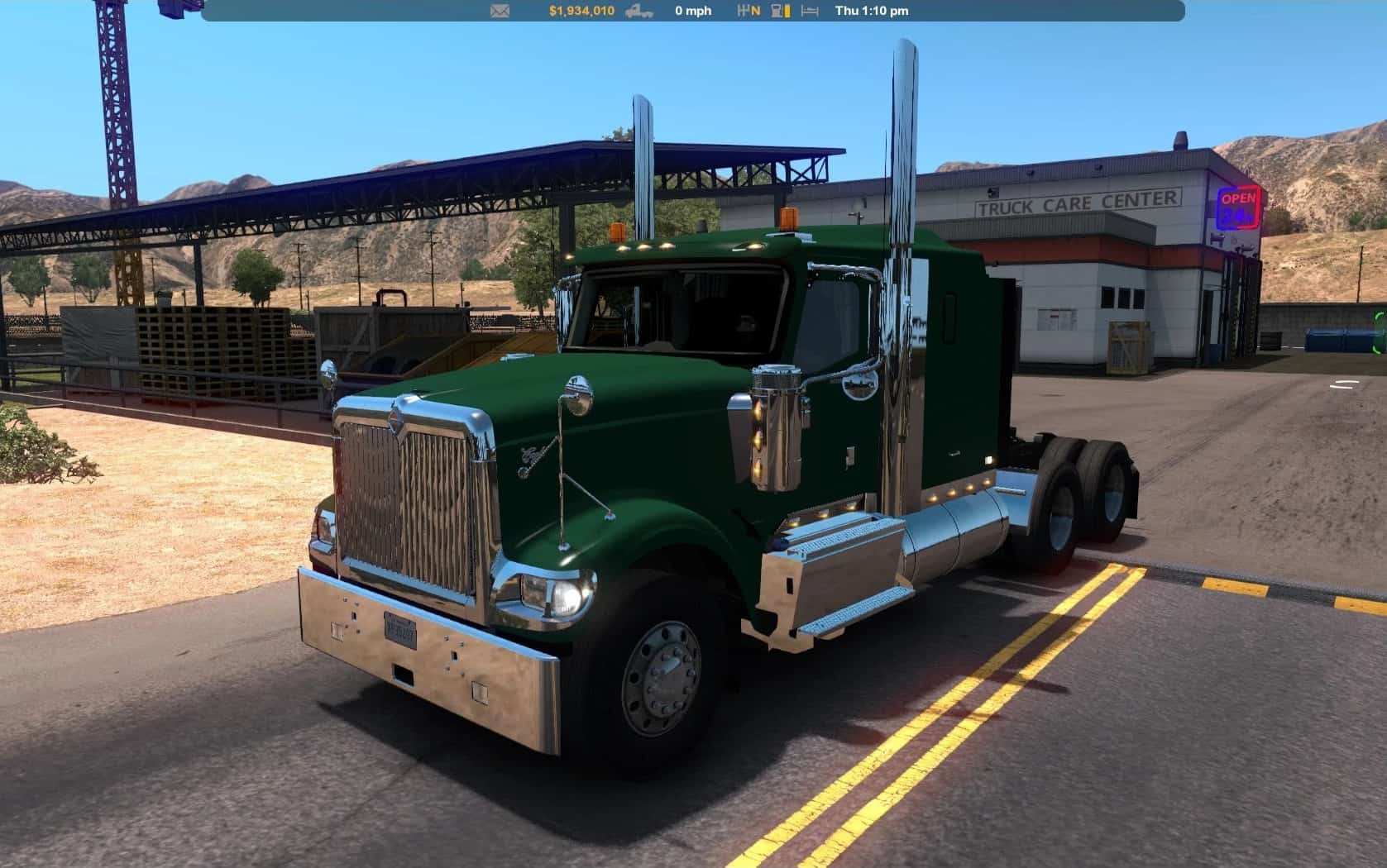Click the bed rest icon

pyautogui.click(x=810, y=11)
